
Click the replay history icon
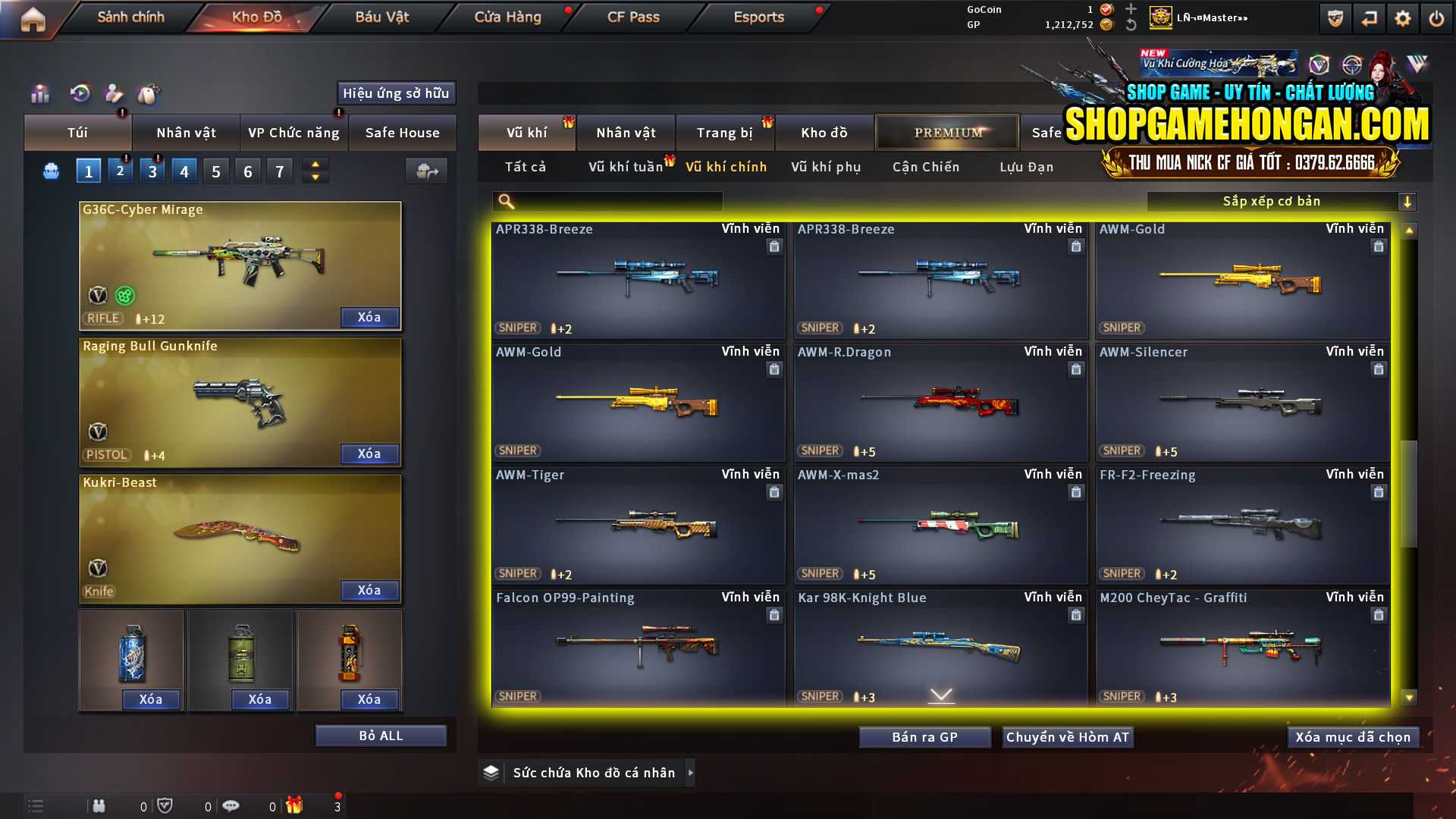(79, 94)
